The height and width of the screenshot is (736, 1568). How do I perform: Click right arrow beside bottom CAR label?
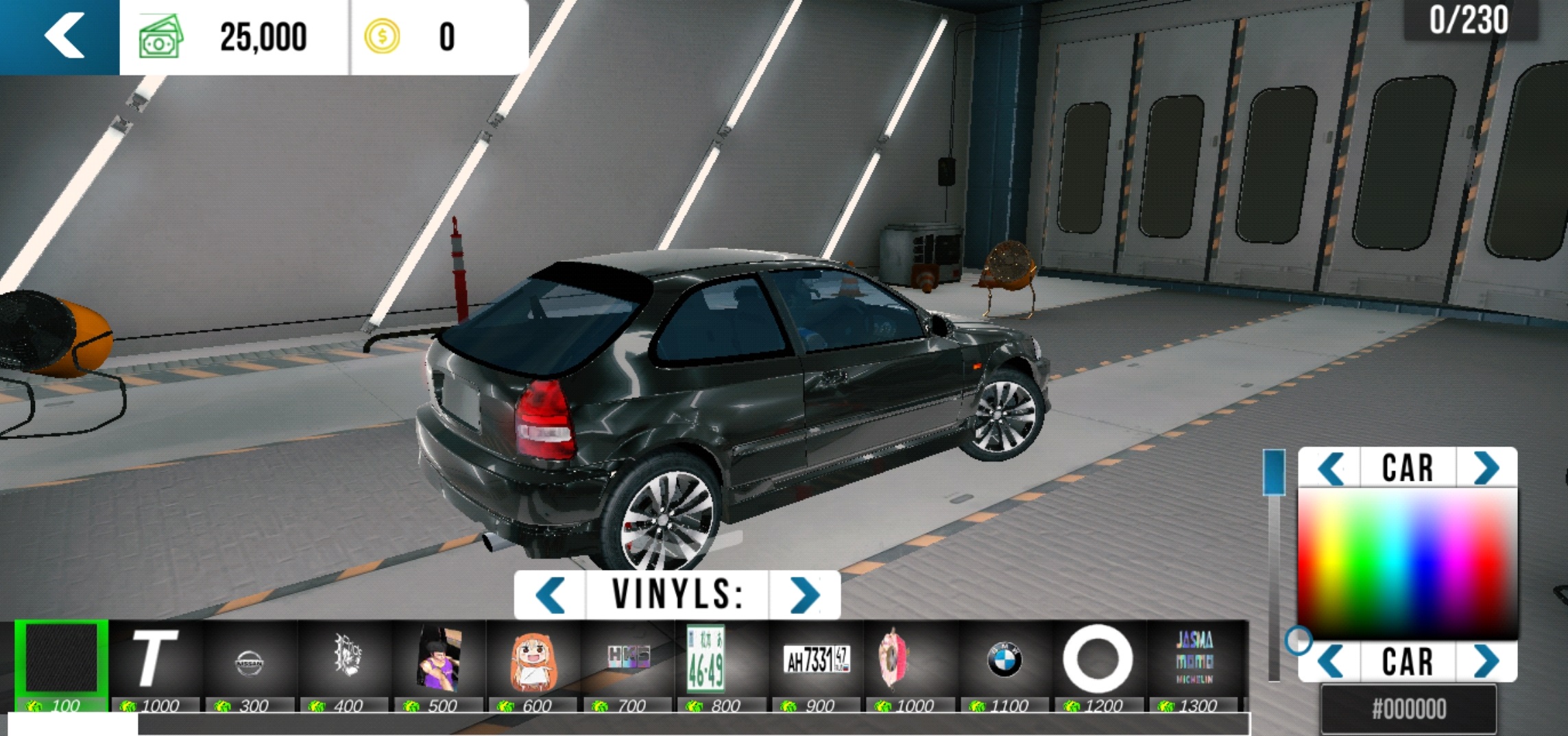(1486, 662)
